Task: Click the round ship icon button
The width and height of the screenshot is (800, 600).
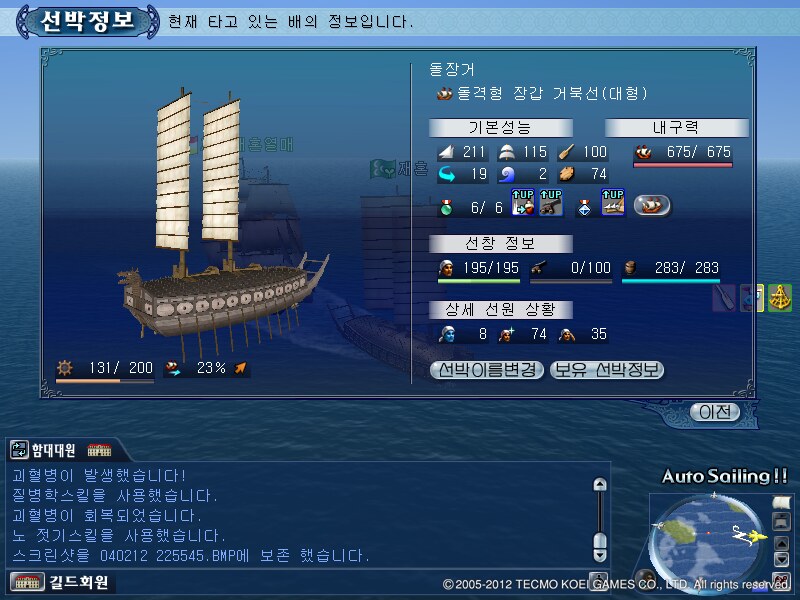Action: click(652, 205)
